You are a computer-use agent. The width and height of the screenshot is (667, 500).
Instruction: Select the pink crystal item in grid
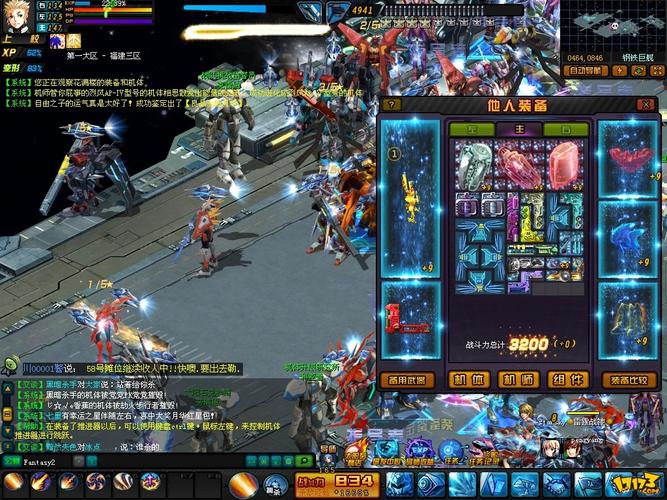coord(562,160)
